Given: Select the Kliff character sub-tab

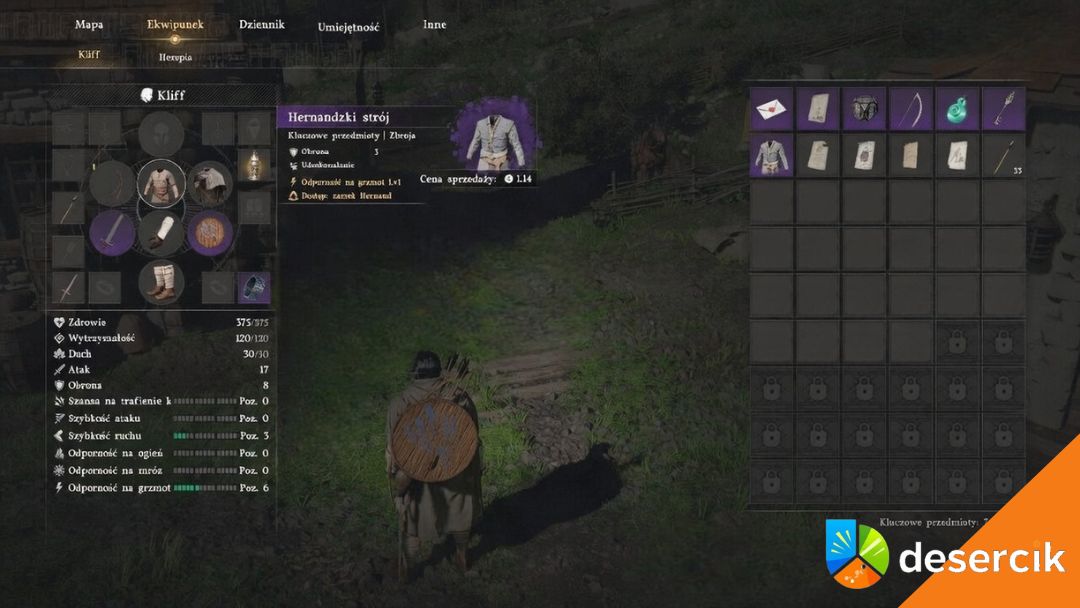Looking at the screenshot, I should (89, 55).
